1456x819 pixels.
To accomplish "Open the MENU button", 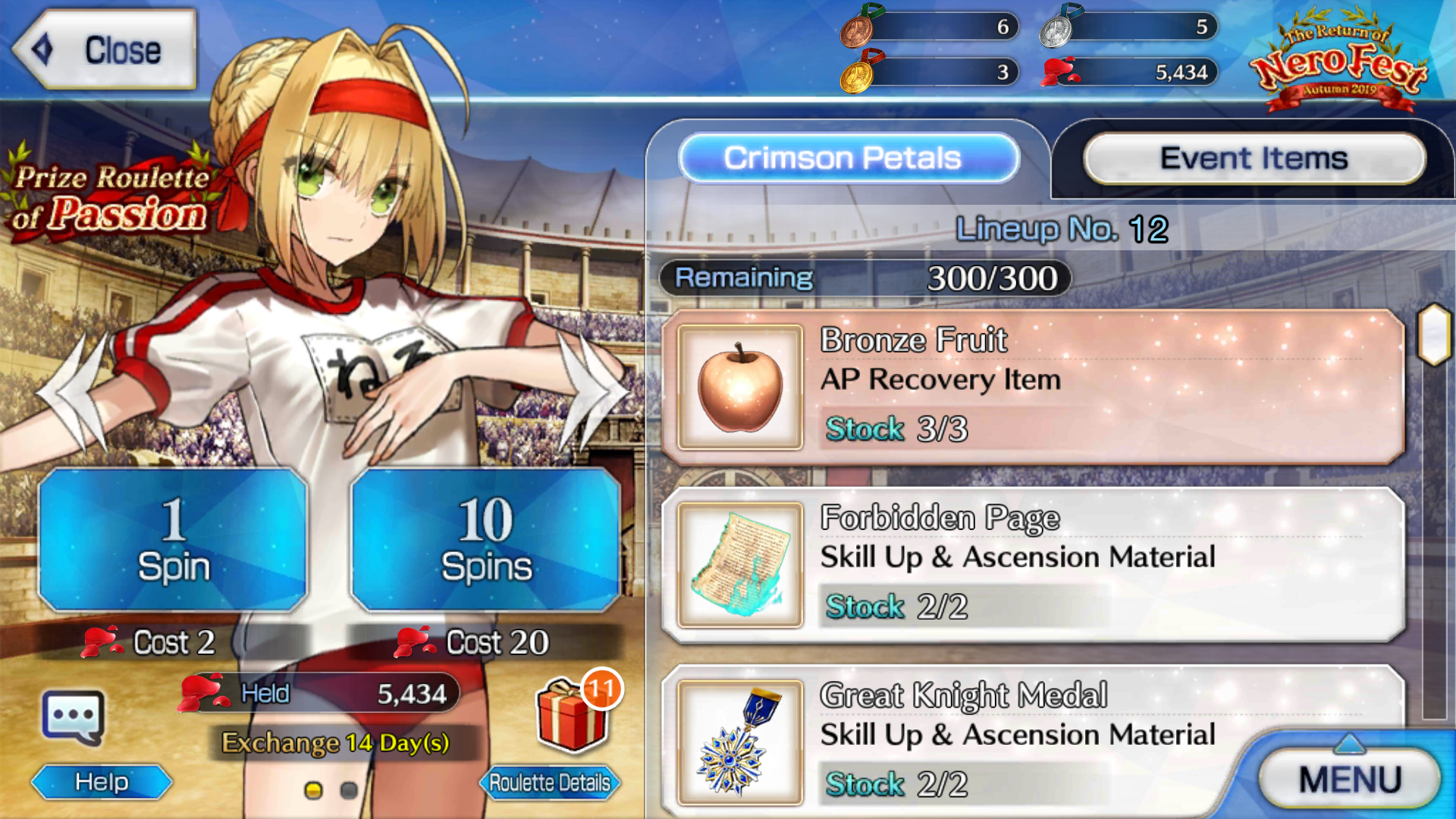I will coord(1349,779).
